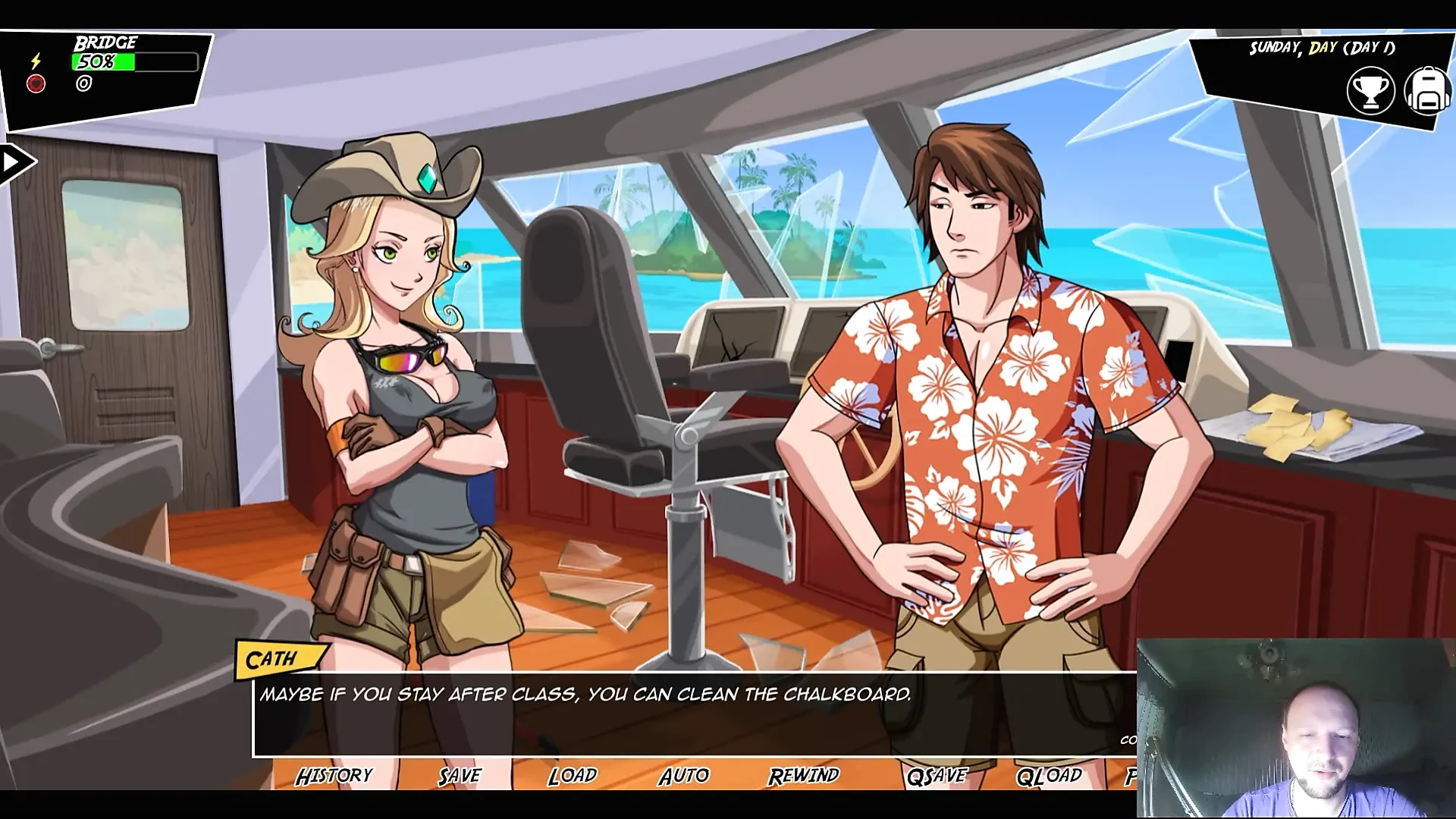
Task: Rewind the last dialogue line
Action: pos(803,776)
